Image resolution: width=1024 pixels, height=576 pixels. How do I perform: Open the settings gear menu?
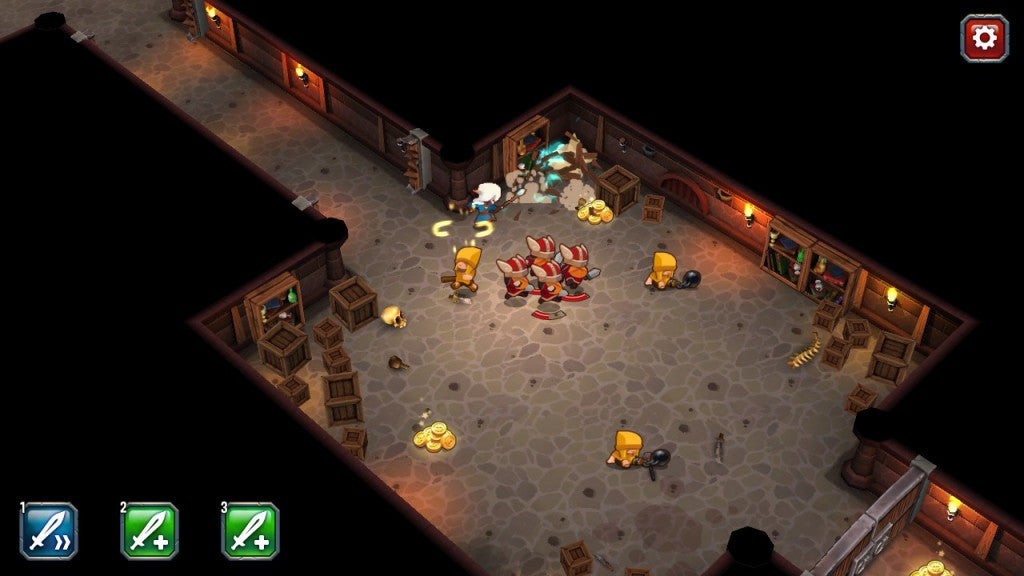pyautogui.click(x=984, y=38)
